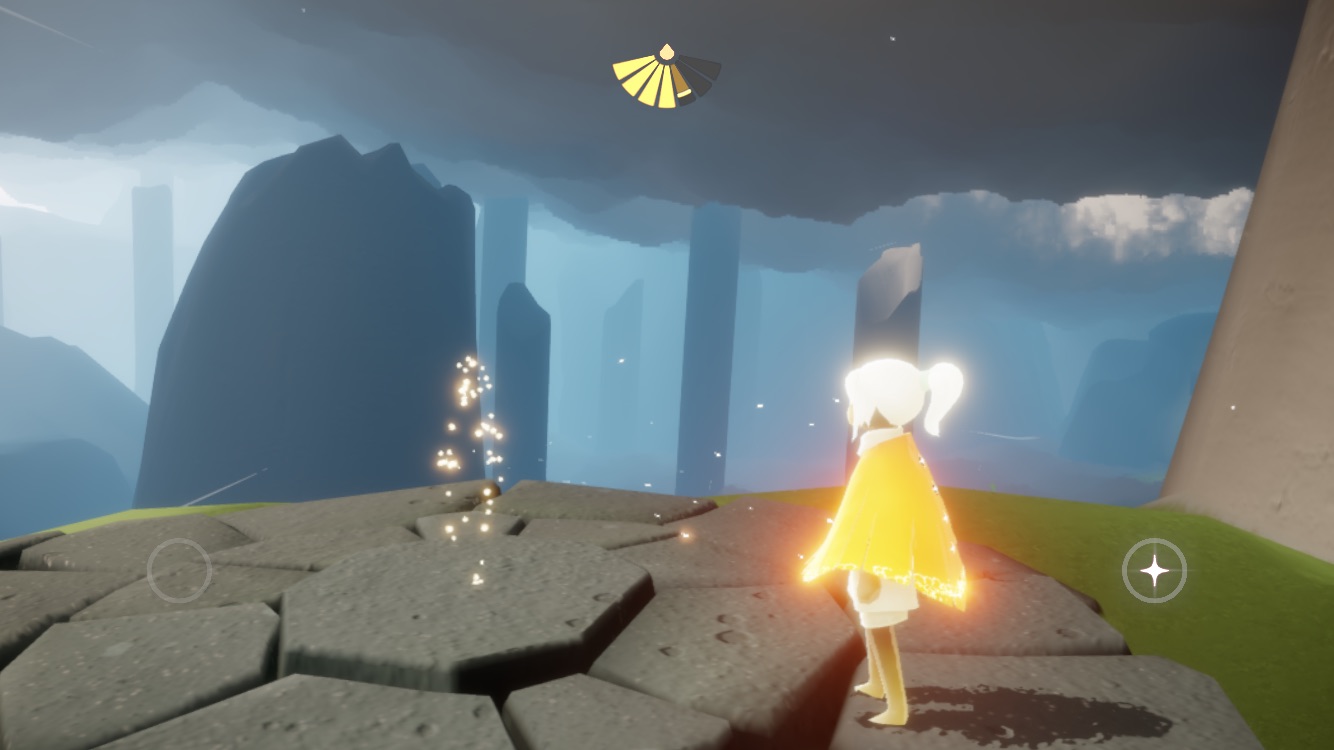Tap the four-point star call button
This screenshot has height=750, width=1334.
coord(1154,571)
